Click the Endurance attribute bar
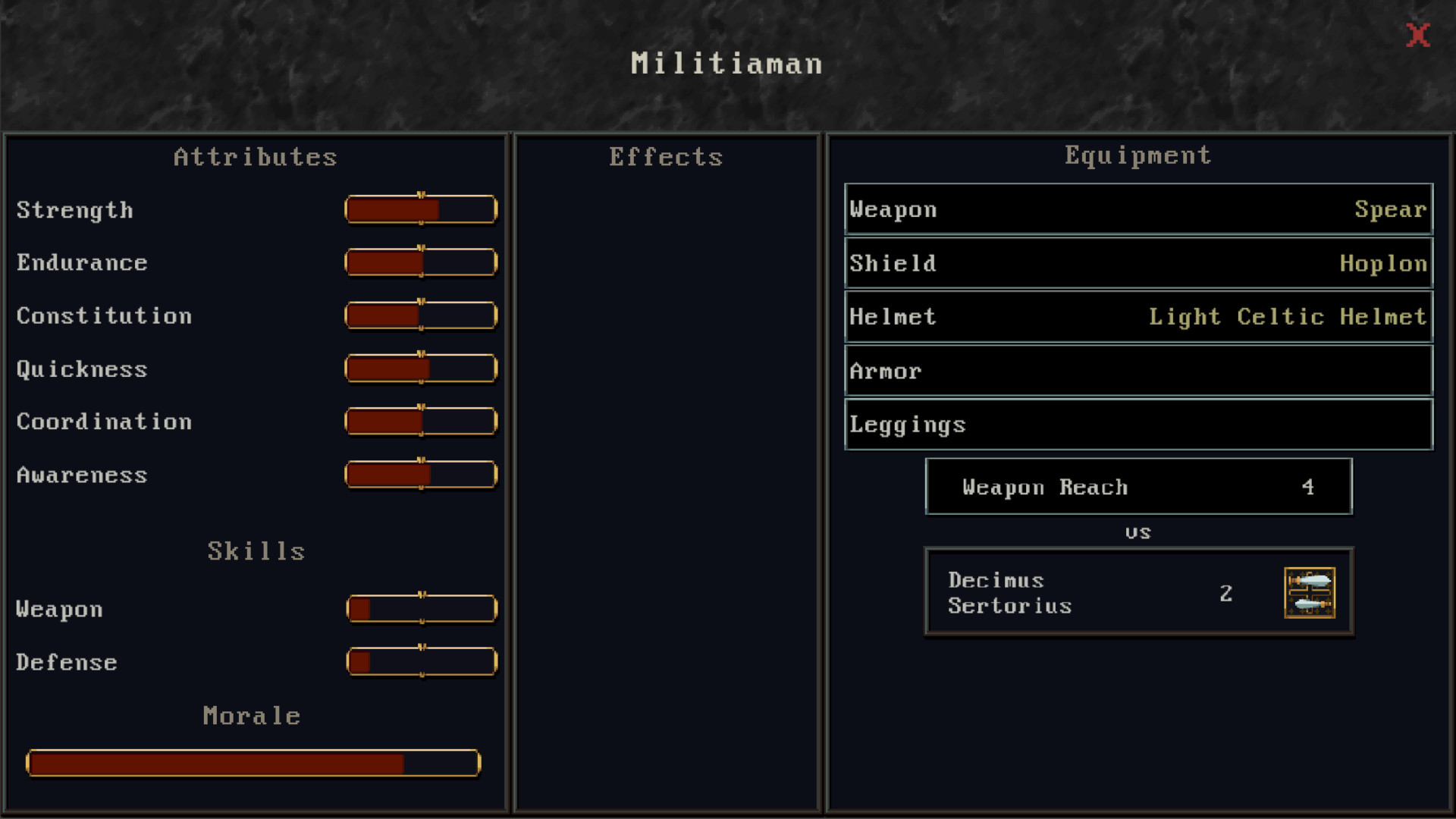 click(421, 262)
